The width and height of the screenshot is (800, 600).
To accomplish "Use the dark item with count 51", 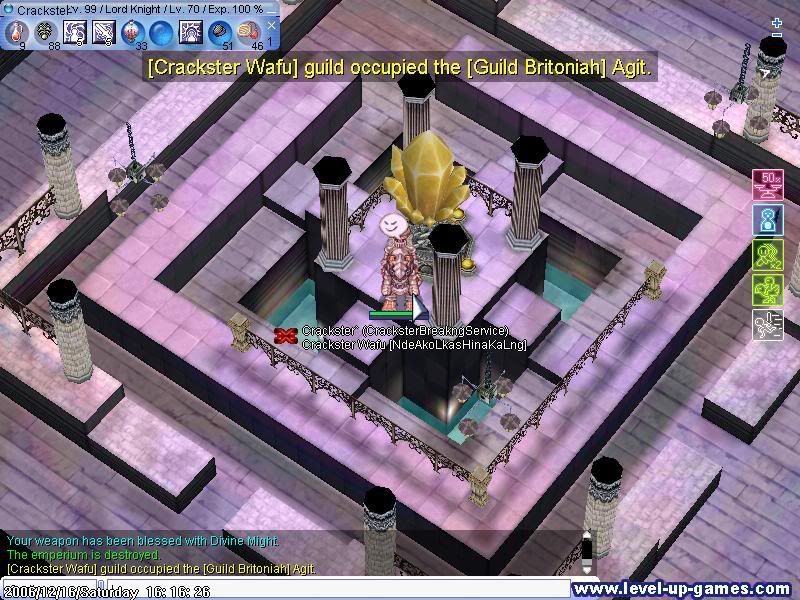I will click(x=219, y=32).
